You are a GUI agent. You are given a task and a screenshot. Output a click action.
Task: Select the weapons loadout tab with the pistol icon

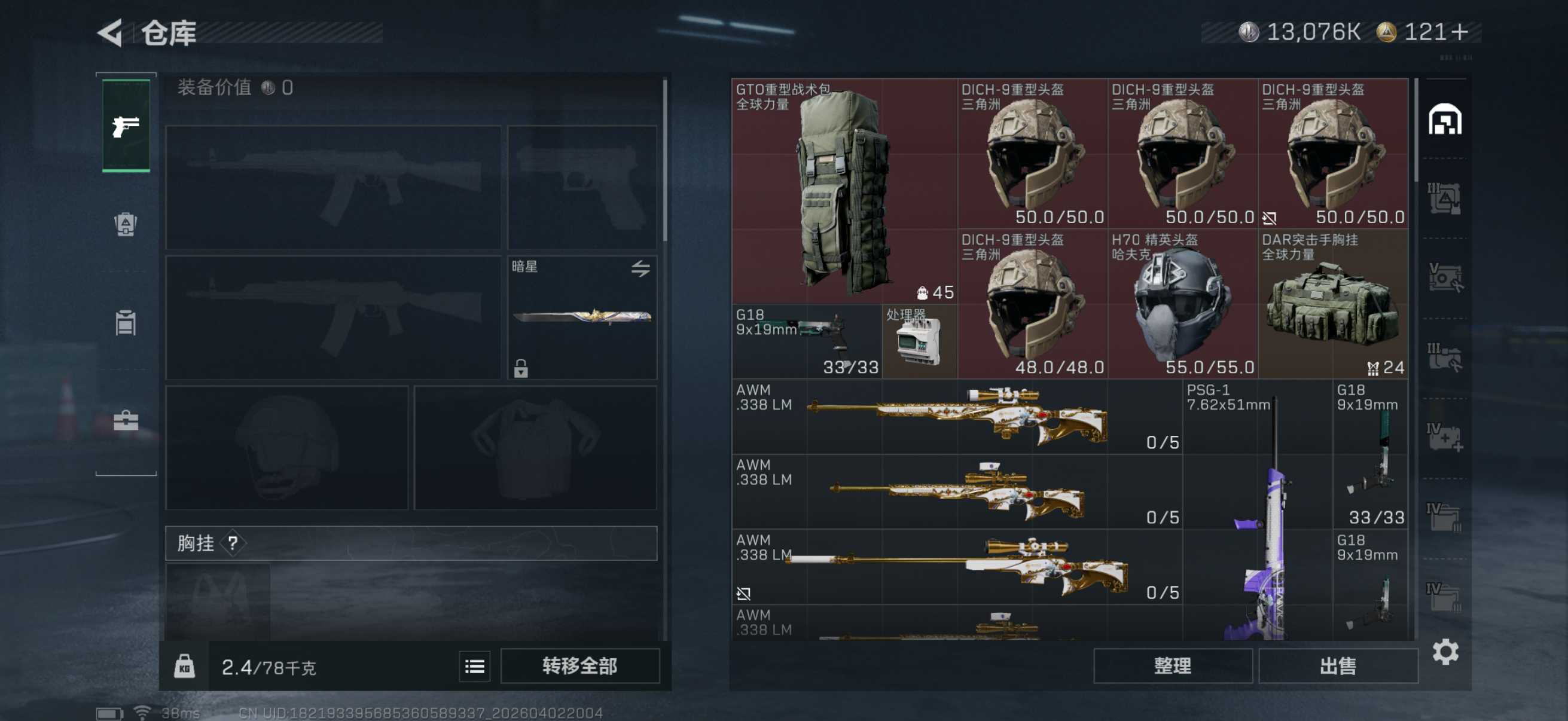click(126, 126)
